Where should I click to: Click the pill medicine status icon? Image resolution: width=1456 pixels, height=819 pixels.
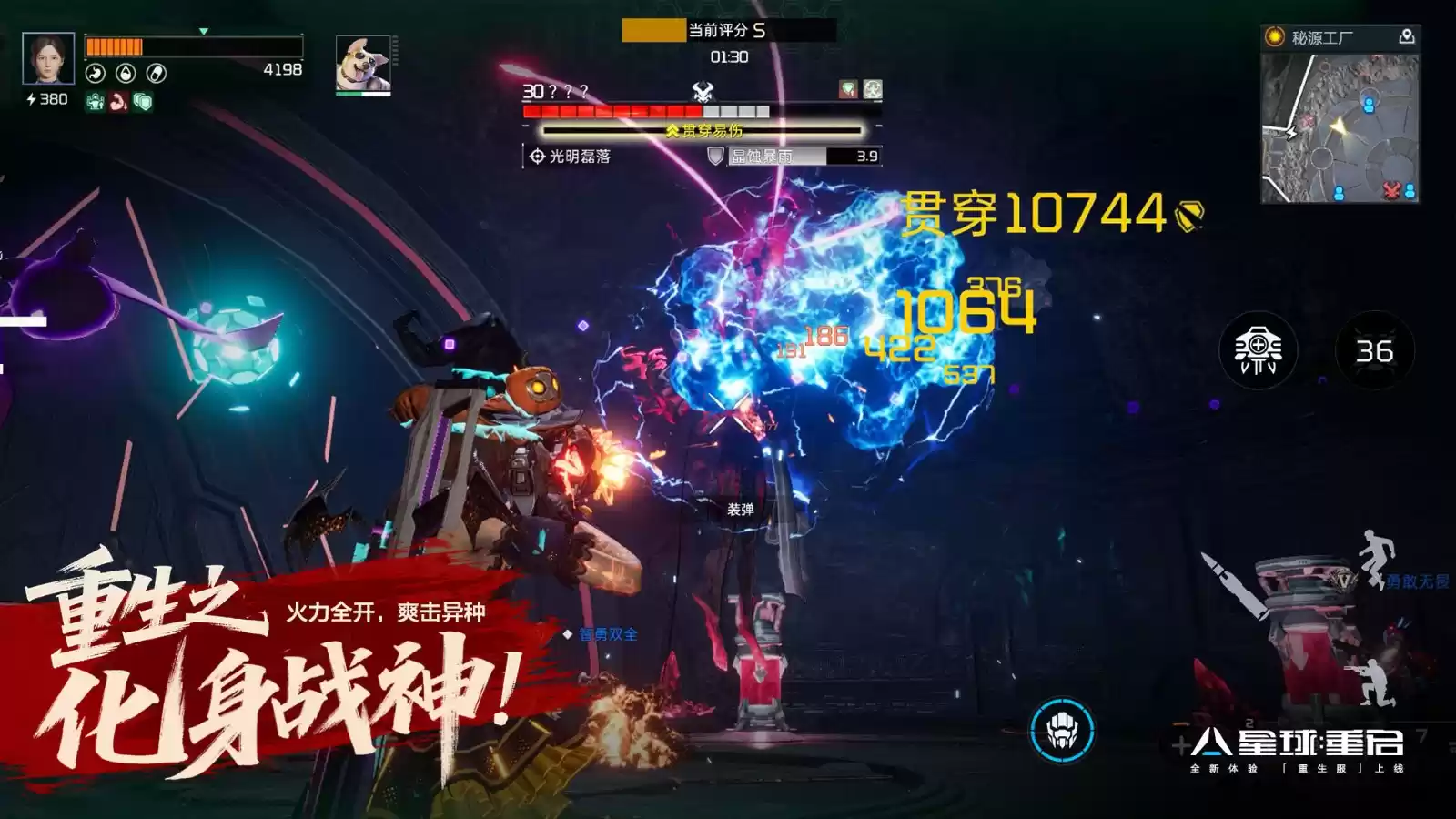pyautogui.click(x=157, y=73)
